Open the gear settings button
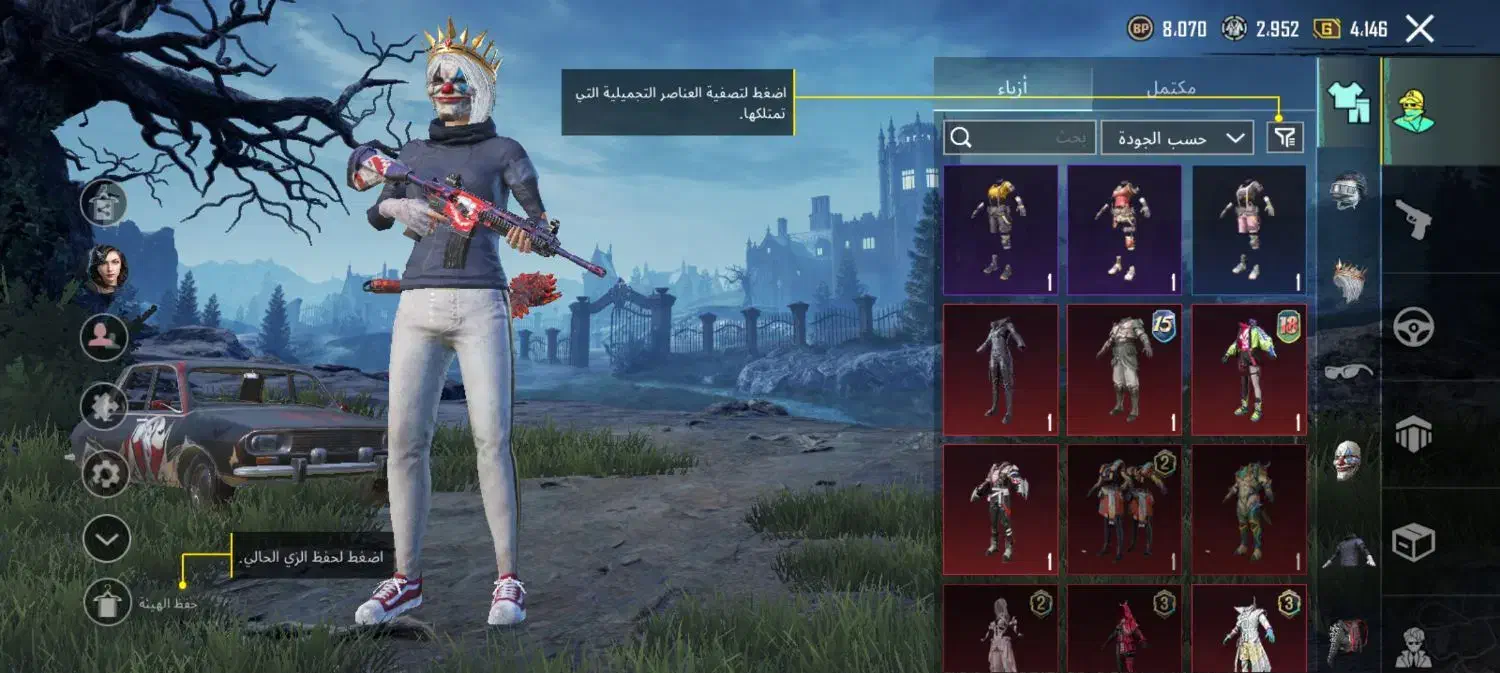 (105, 474)
